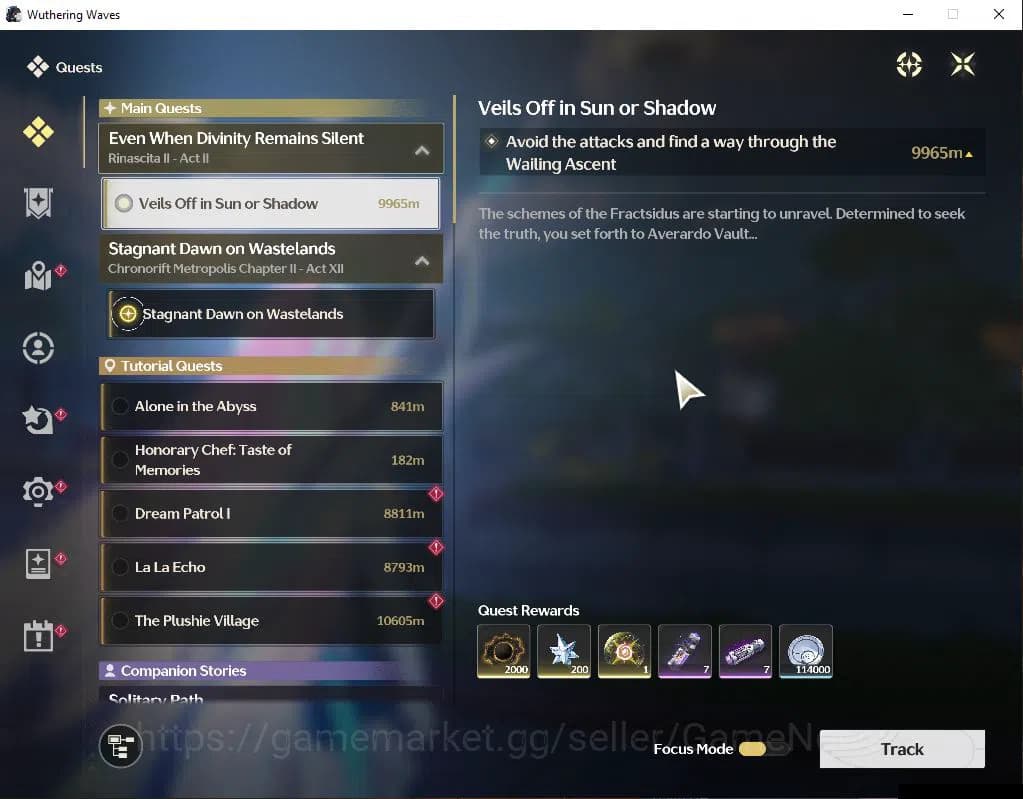Select the Dream Patrol I quest

tap(270, 513)
